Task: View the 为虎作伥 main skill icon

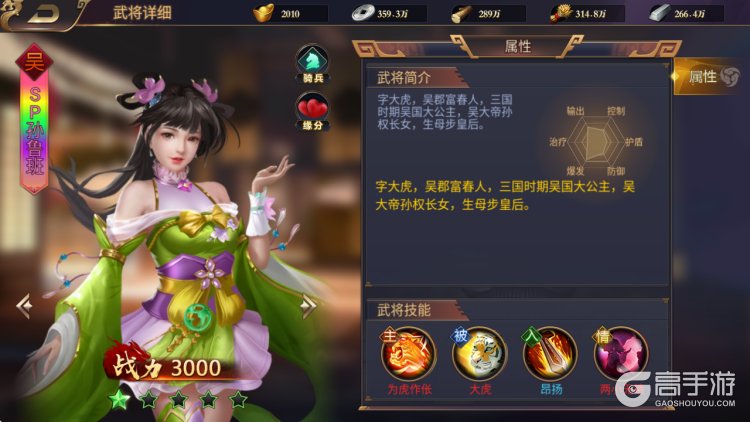Action: (409, 353)
